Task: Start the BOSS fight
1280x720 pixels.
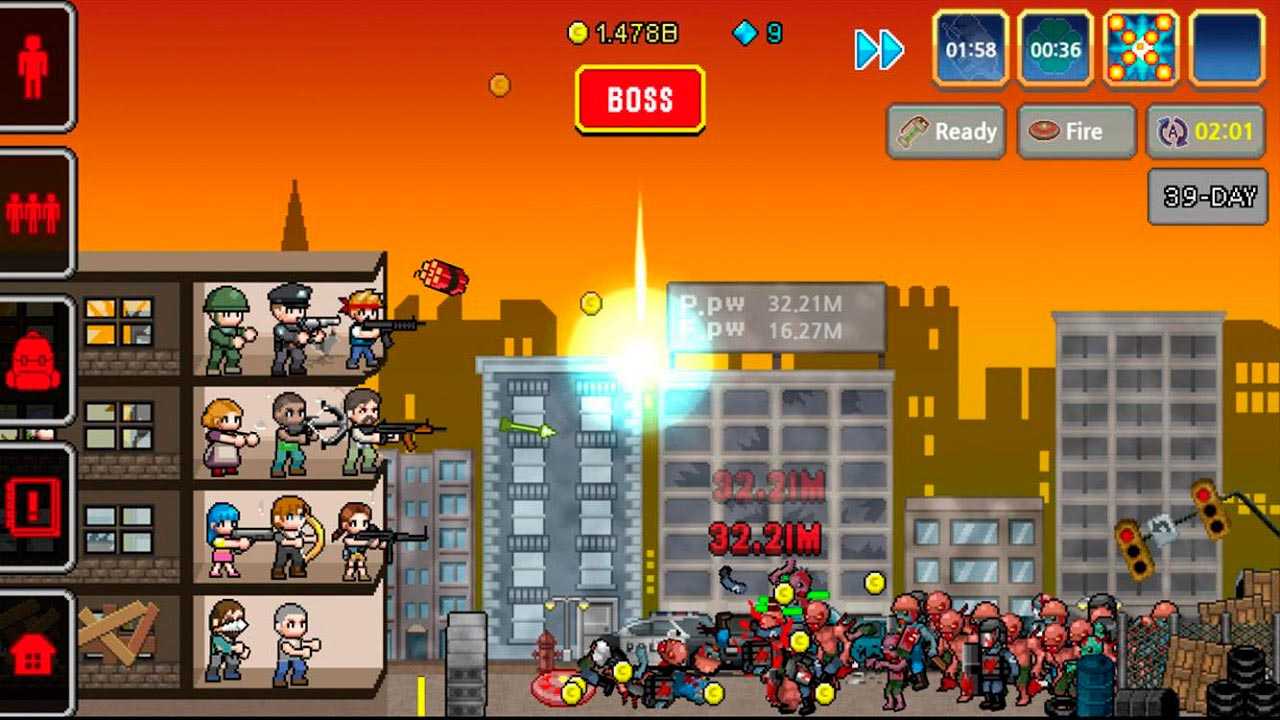Action: tap(640, 99)
